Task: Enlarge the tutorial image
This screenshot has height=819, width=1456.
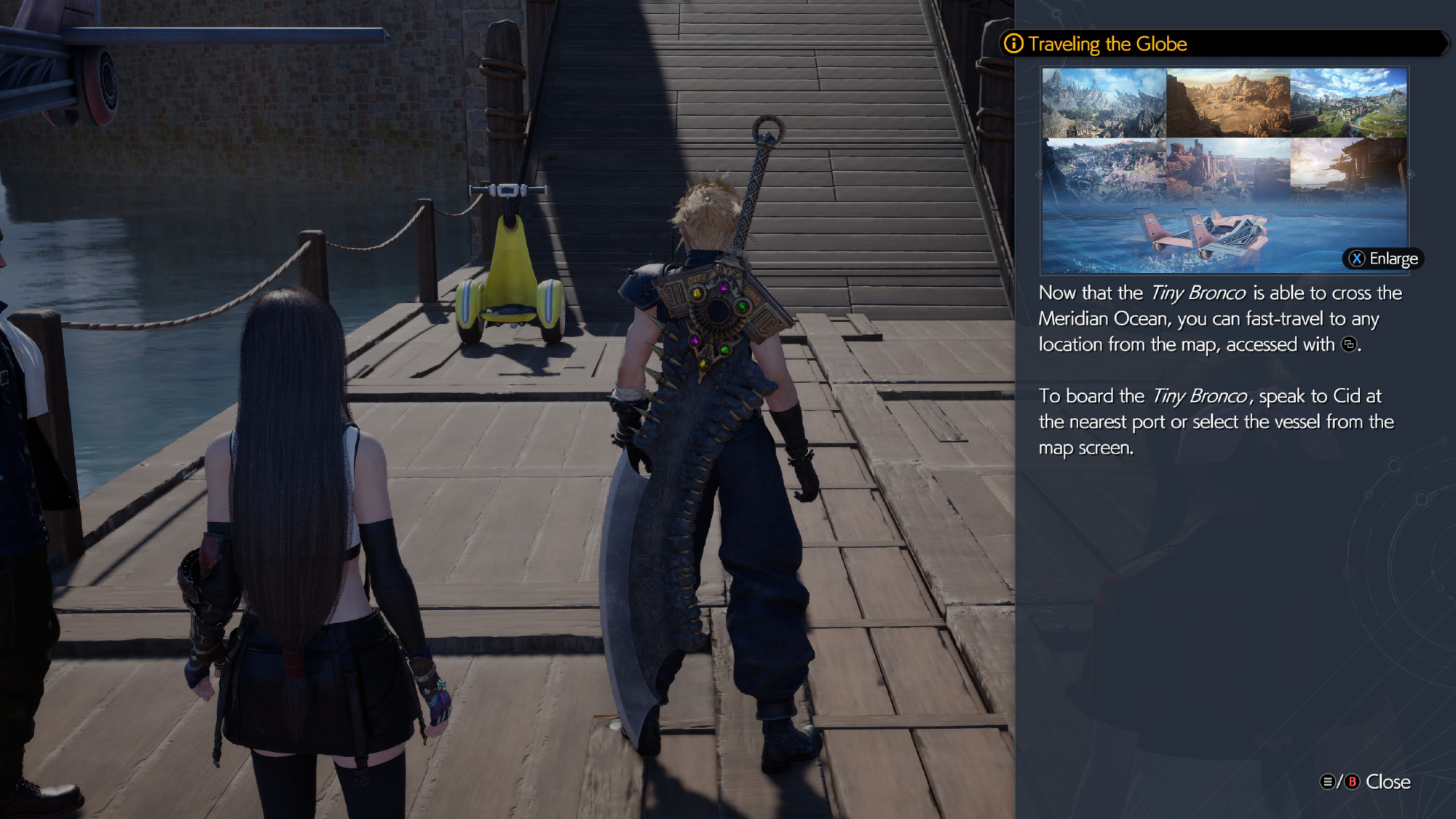Action: (x=1383, y=258)
